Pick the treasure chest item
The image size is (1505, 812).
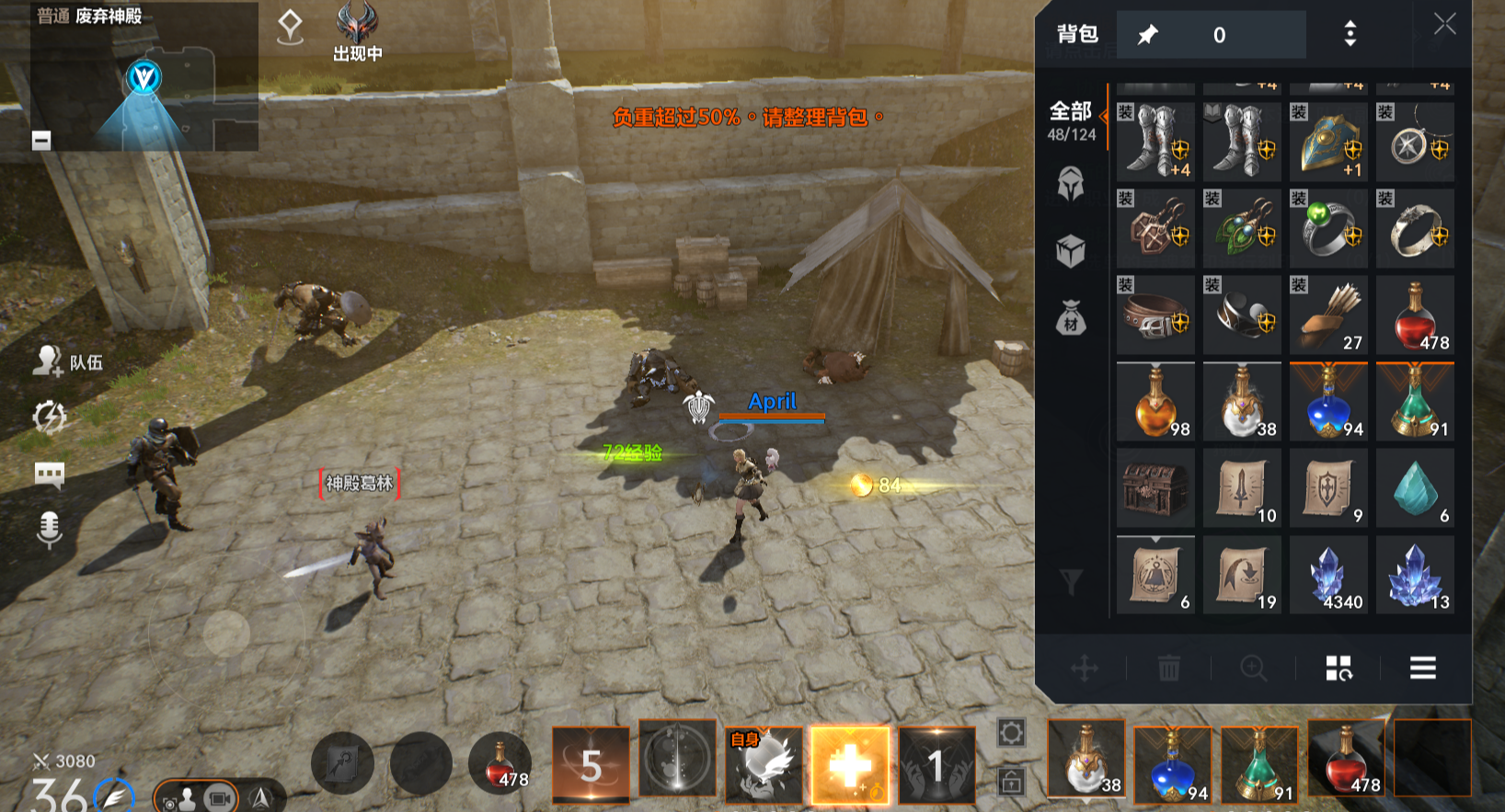click(x=1155, y=488)
